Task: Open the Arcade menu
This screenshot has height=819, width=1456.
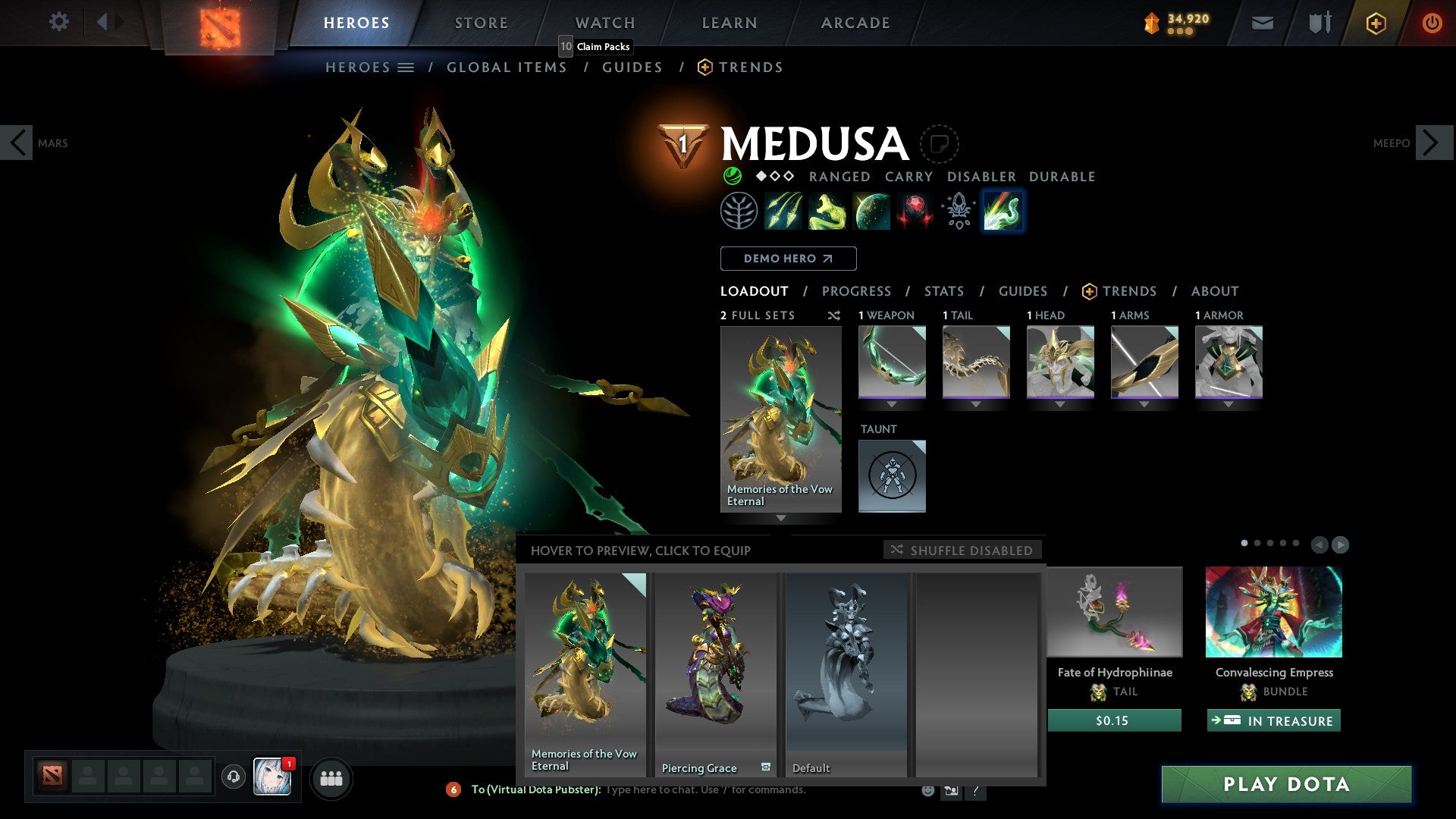Action: (x=855, y=23)
